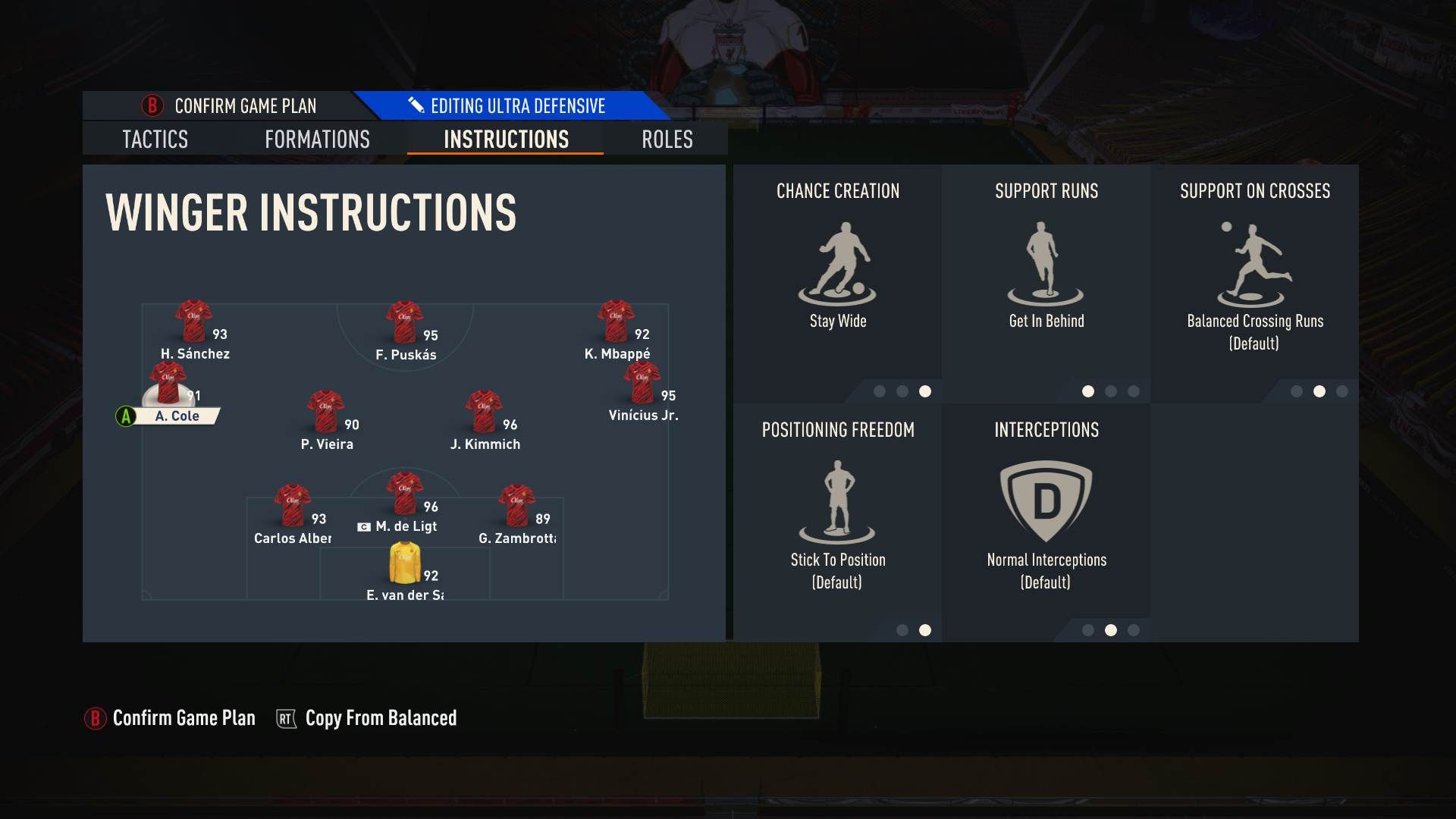Switch to the Formations tab
This screenshot has height=819, width=1456.
coord(316,140)
